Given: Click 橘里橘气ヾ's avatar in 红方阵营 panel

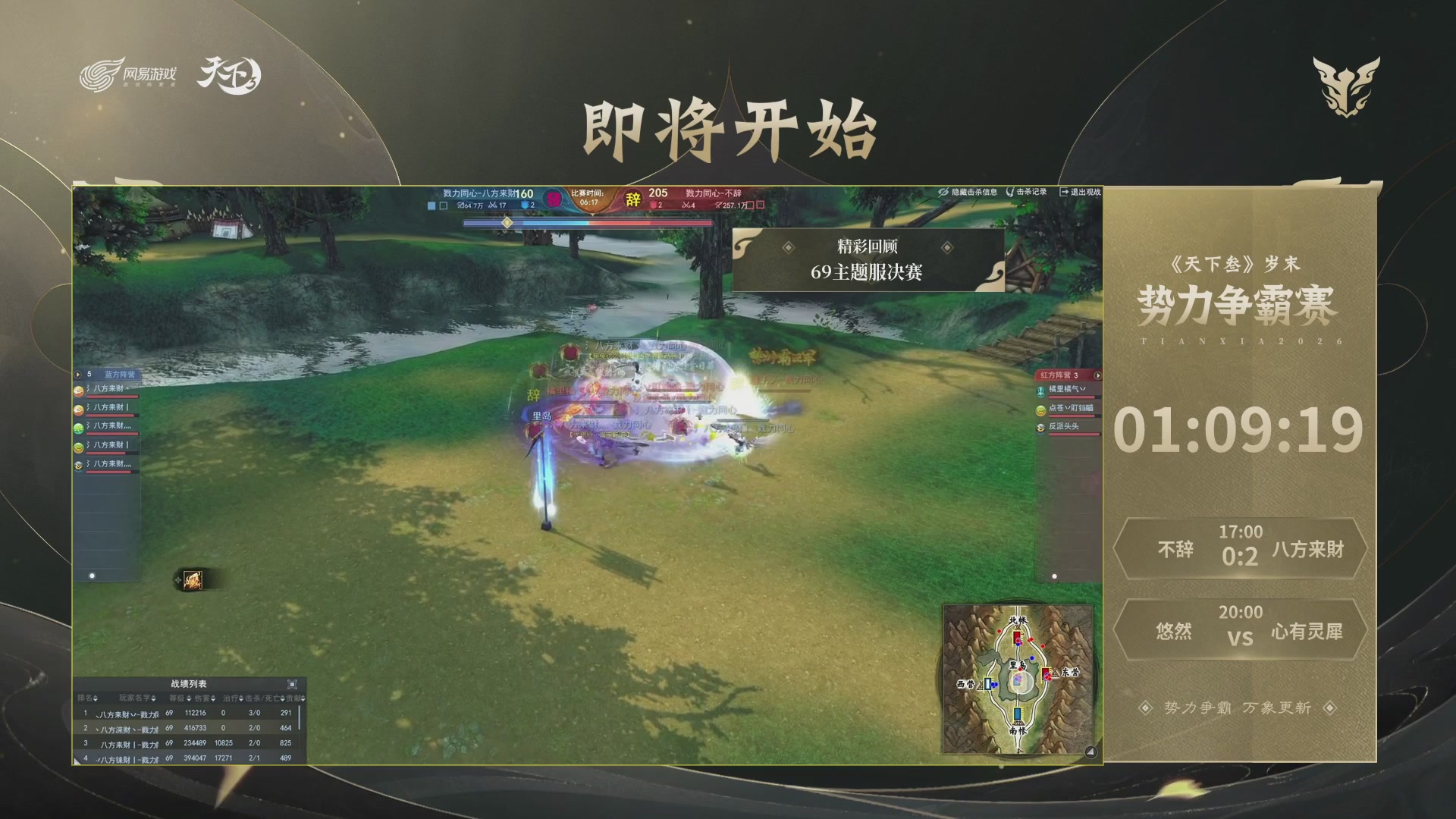Looking at the screenshot, I should click(1041, 392).
